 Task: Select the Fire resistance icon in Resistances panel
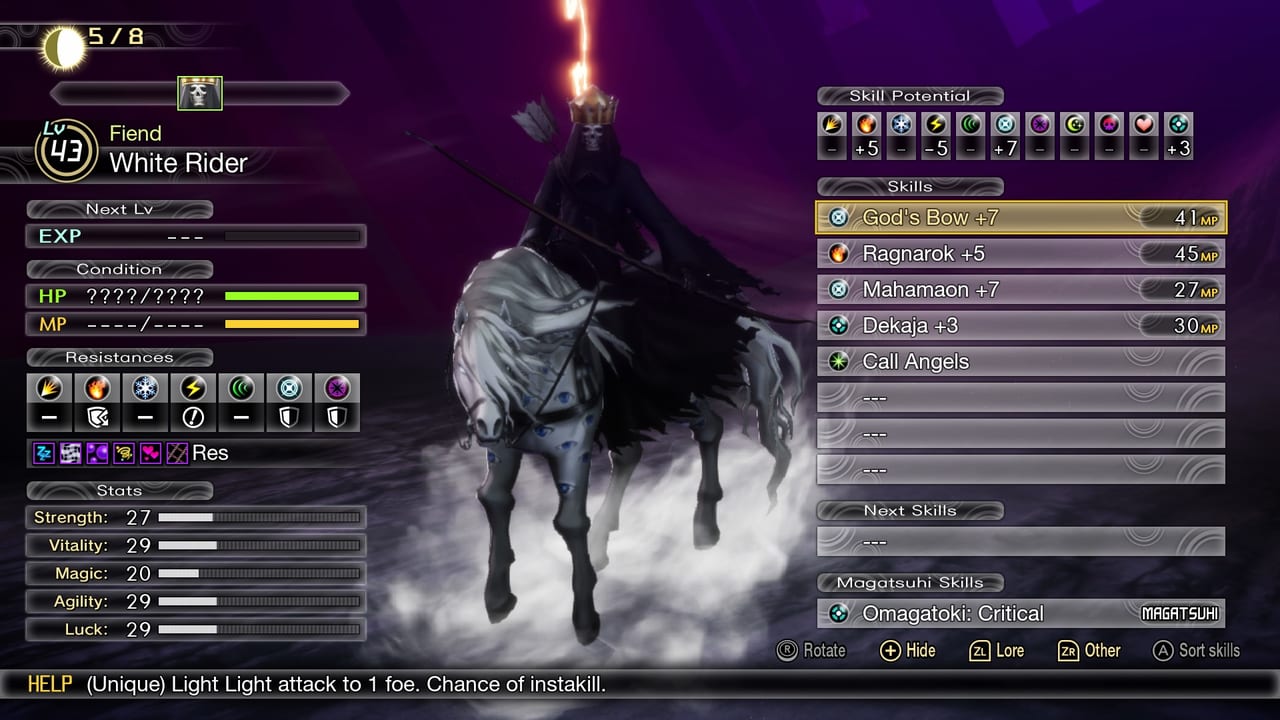[x=97, y=389]
